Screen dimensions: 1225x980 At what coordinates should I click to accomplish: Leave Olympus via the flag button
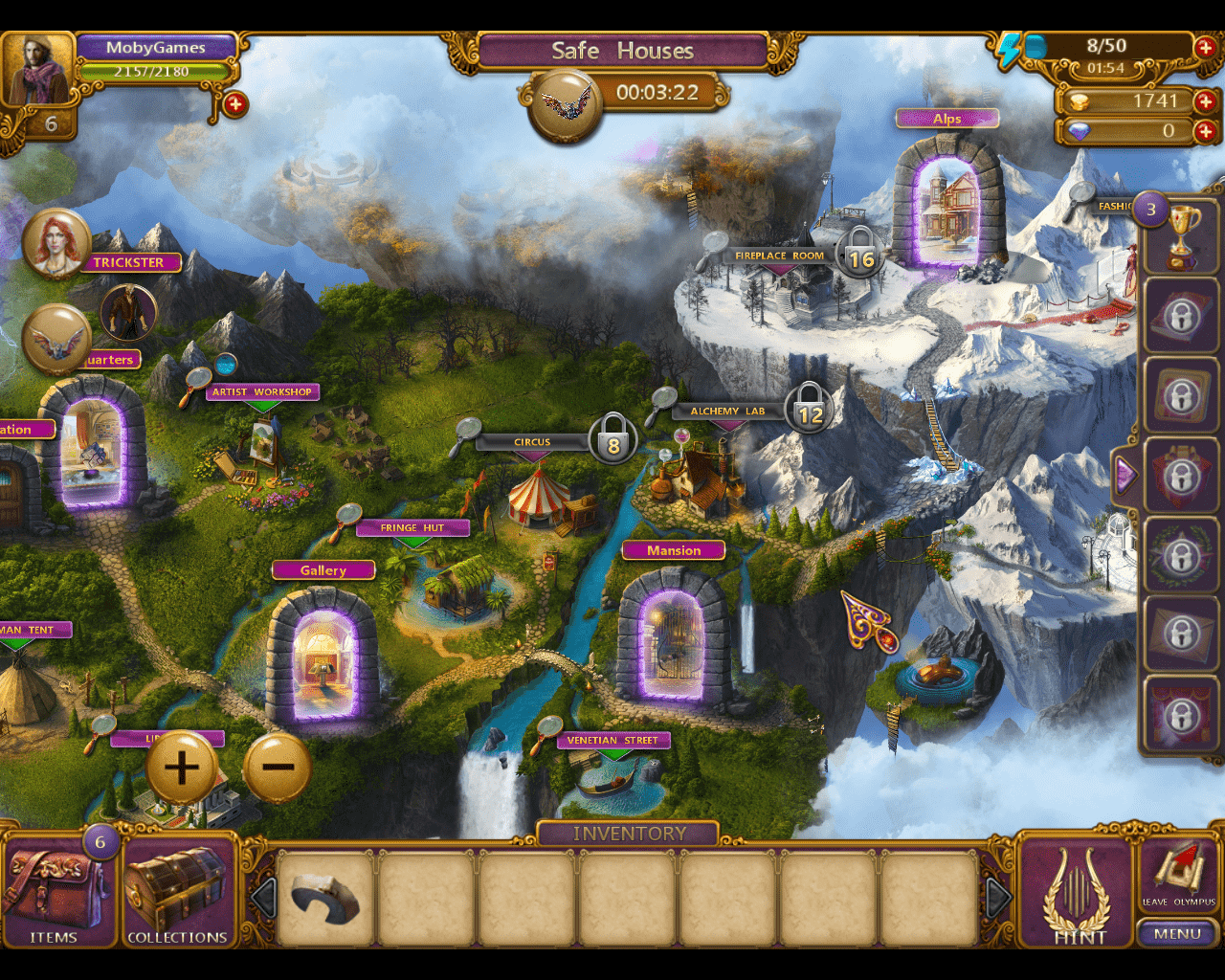pyautogui.click(x=1180, y=874)
